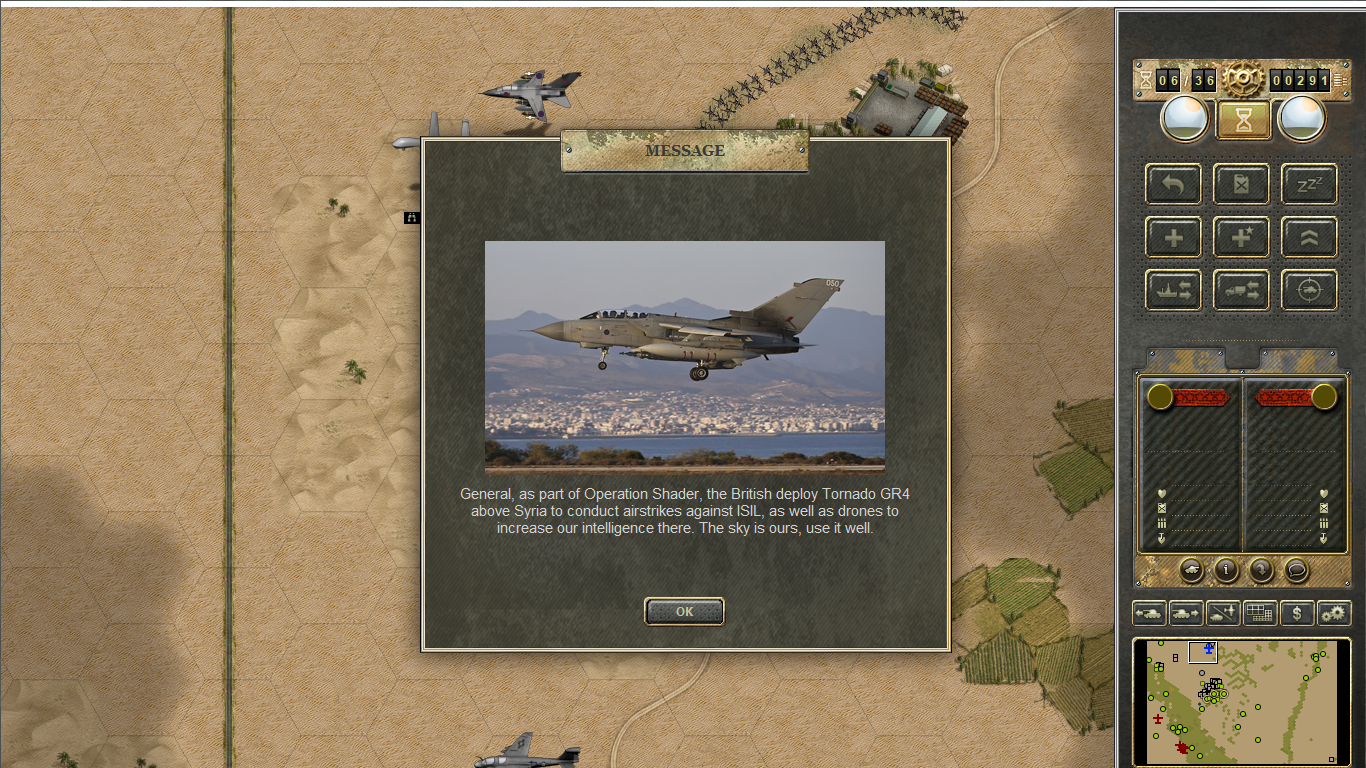The height and width of the screenshot is (768, 1366).
Task: Choose the plus-with-star elite replacements button
Action: tap(1241, 237)
